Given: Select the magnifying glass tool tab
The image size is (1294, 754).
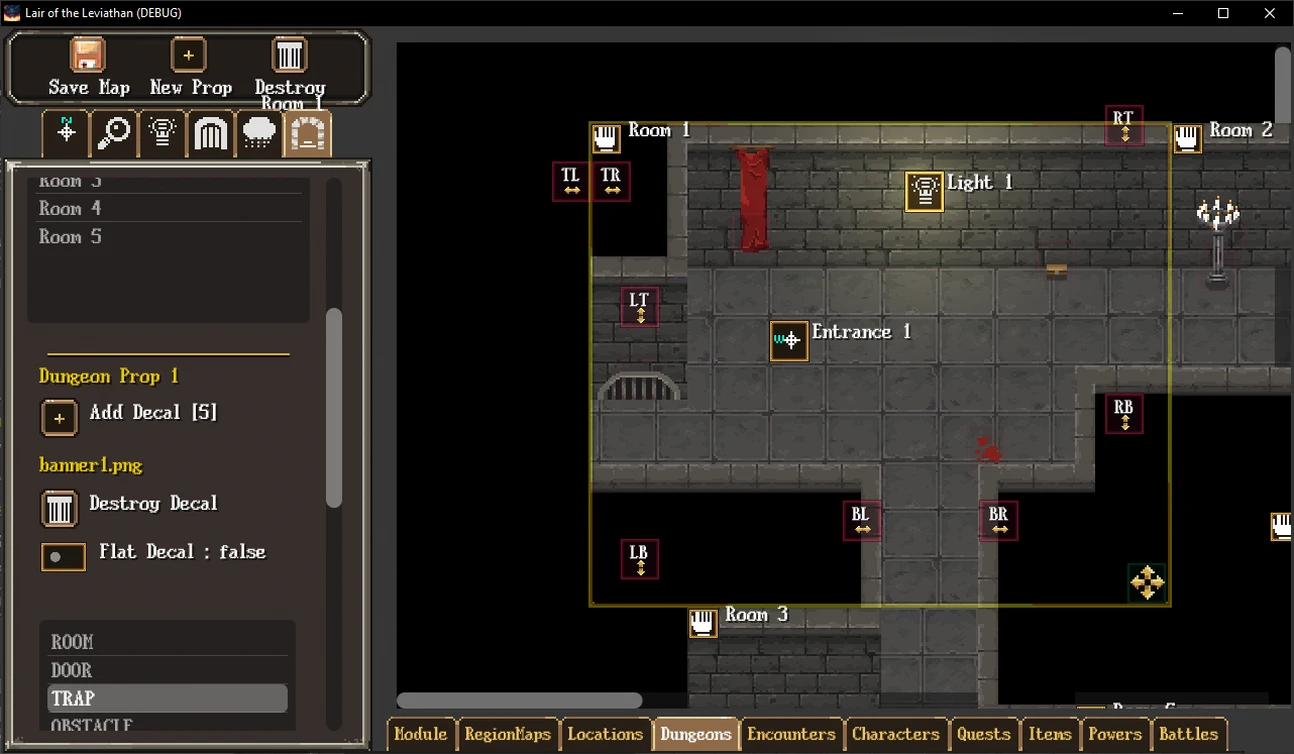Looking at the screenshot, I should pos(114,133).
